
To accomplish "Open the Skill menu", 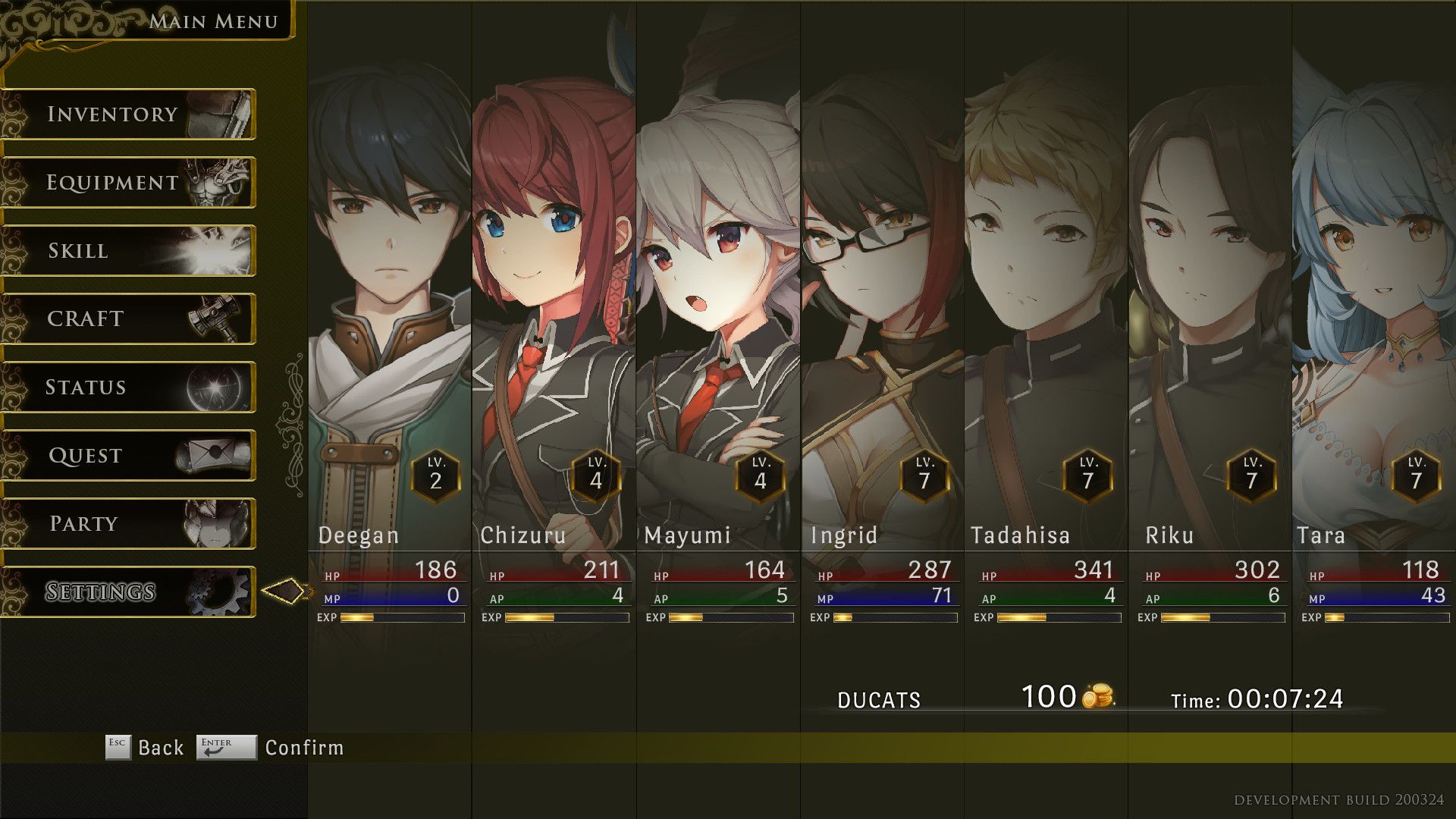I will tap(129, 251).
